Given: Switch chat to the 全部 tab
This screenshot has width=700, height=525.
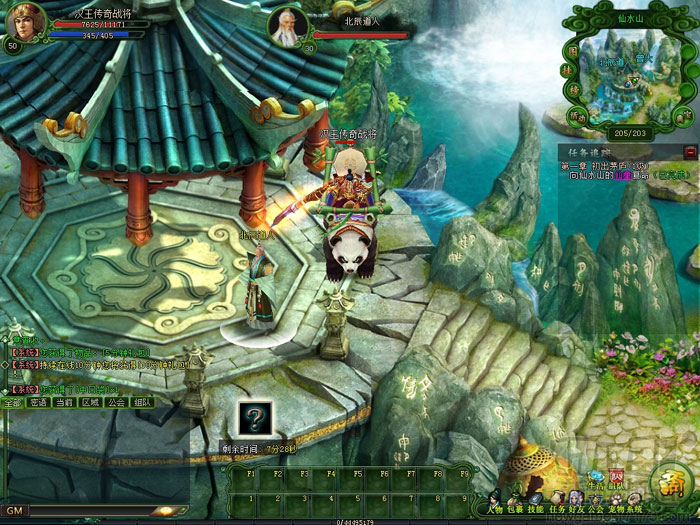Looking at the screenshot, I should (12, 402).
